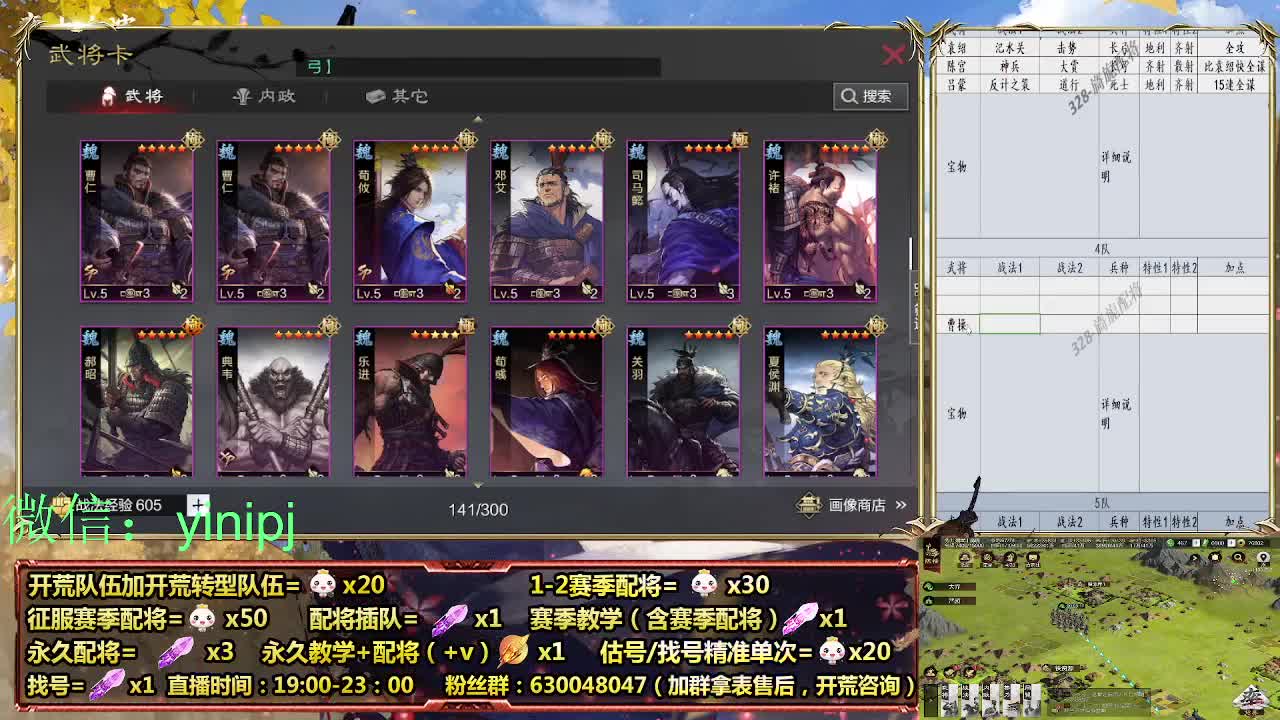Click the magnifier icon in the 搜索 box
The width and height of the screenshot is (1280, 720).
[x=849, y=96]
